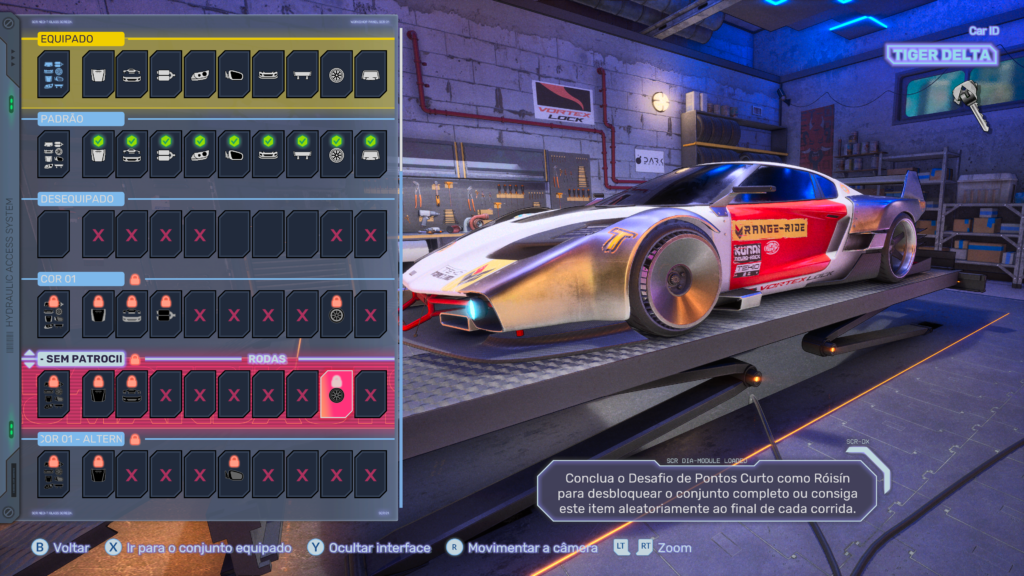This screenshot has width=1024, height=576.
Task: Choose the Padrão exhaust slot
Action: pyautogui.click(x=166, y=154)
